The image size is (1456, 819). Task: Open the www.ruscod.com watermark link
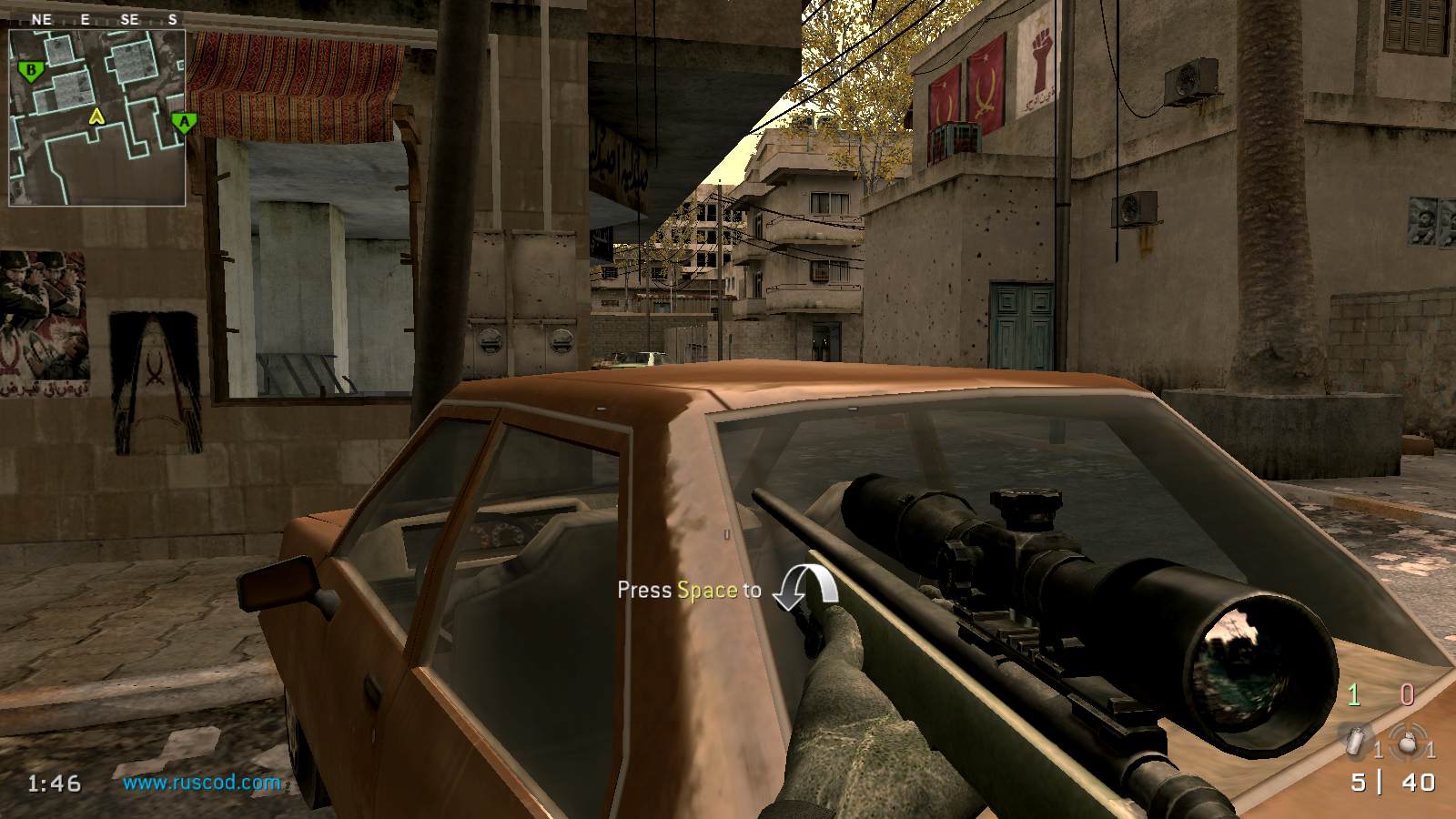coord(201,783)
